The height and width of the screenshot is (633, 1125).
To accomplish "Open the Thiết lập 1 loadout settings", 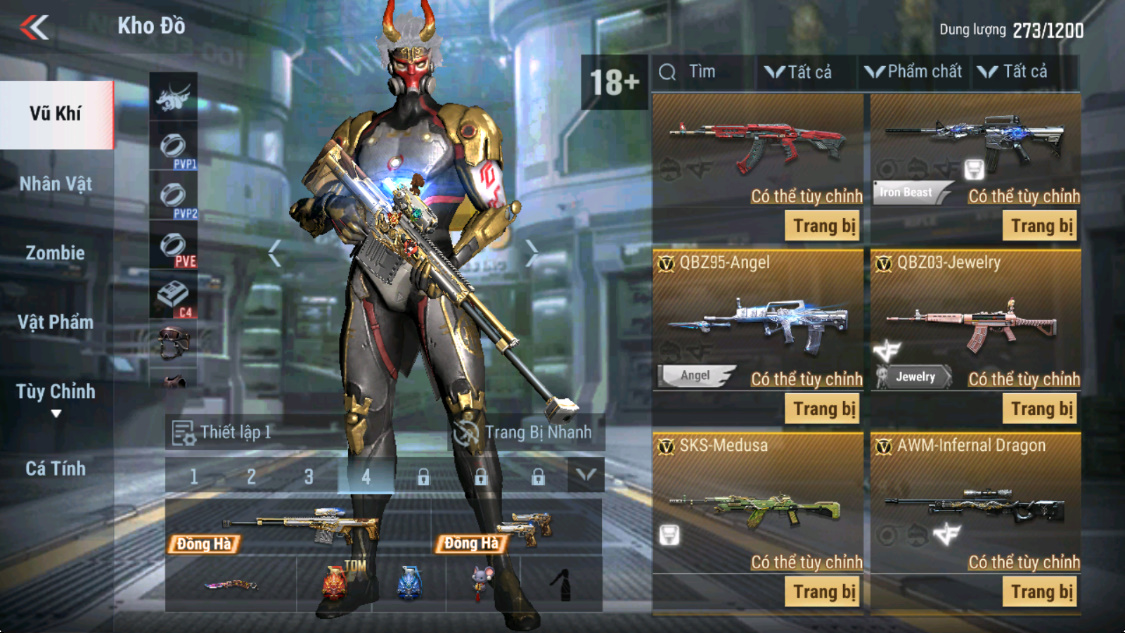I will pos(223,433).
